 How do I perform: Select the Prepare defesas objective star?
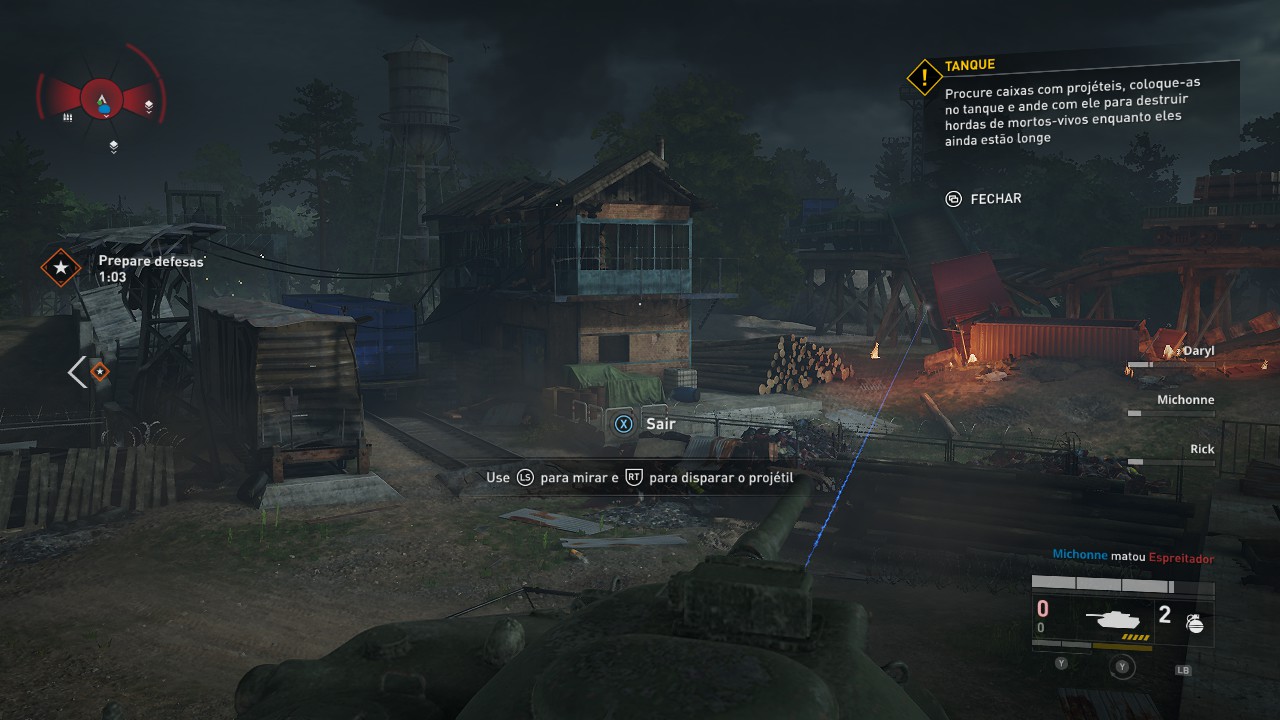(x=61, y=267)
